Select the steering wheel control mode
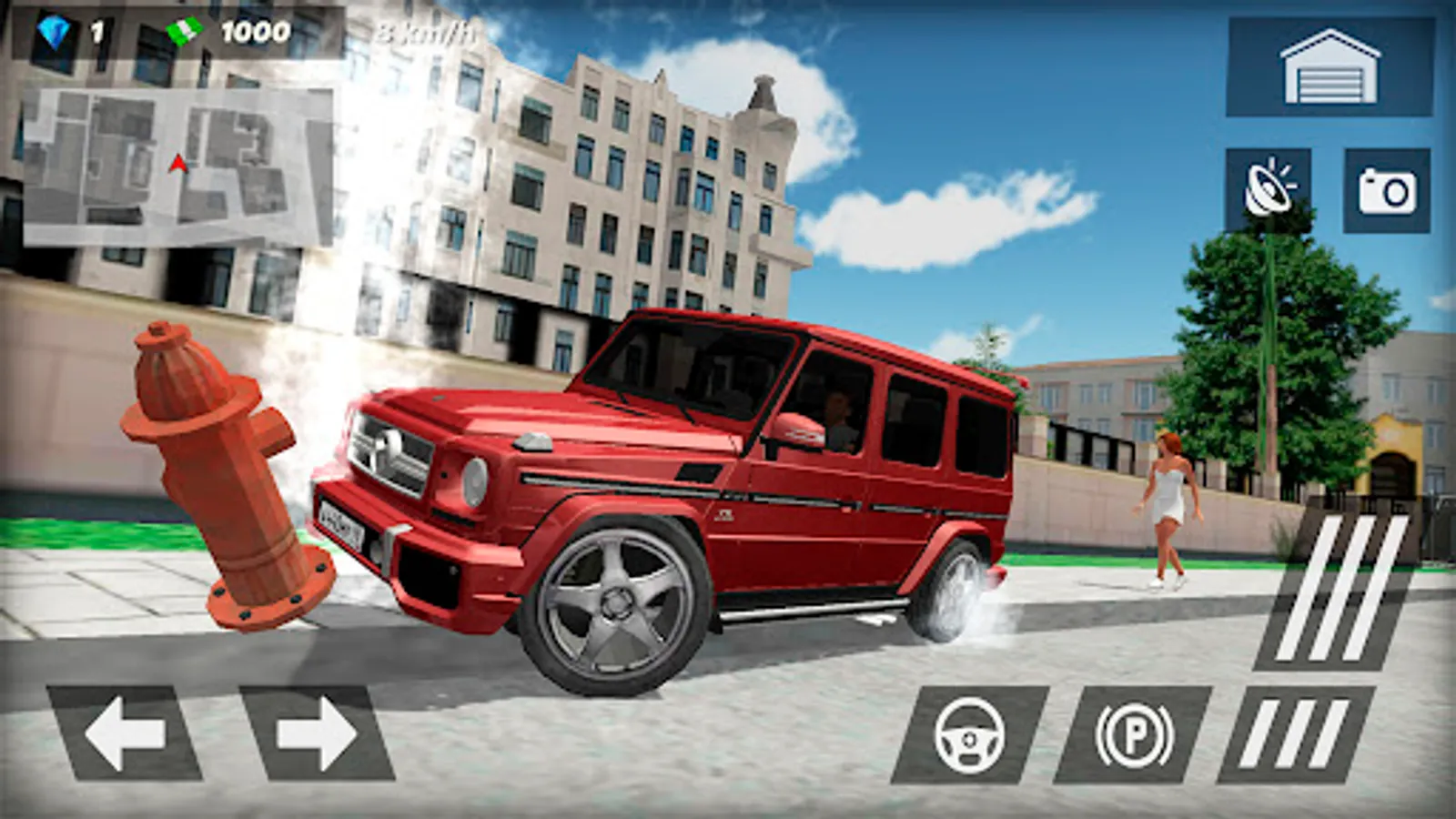 [969, 737]
